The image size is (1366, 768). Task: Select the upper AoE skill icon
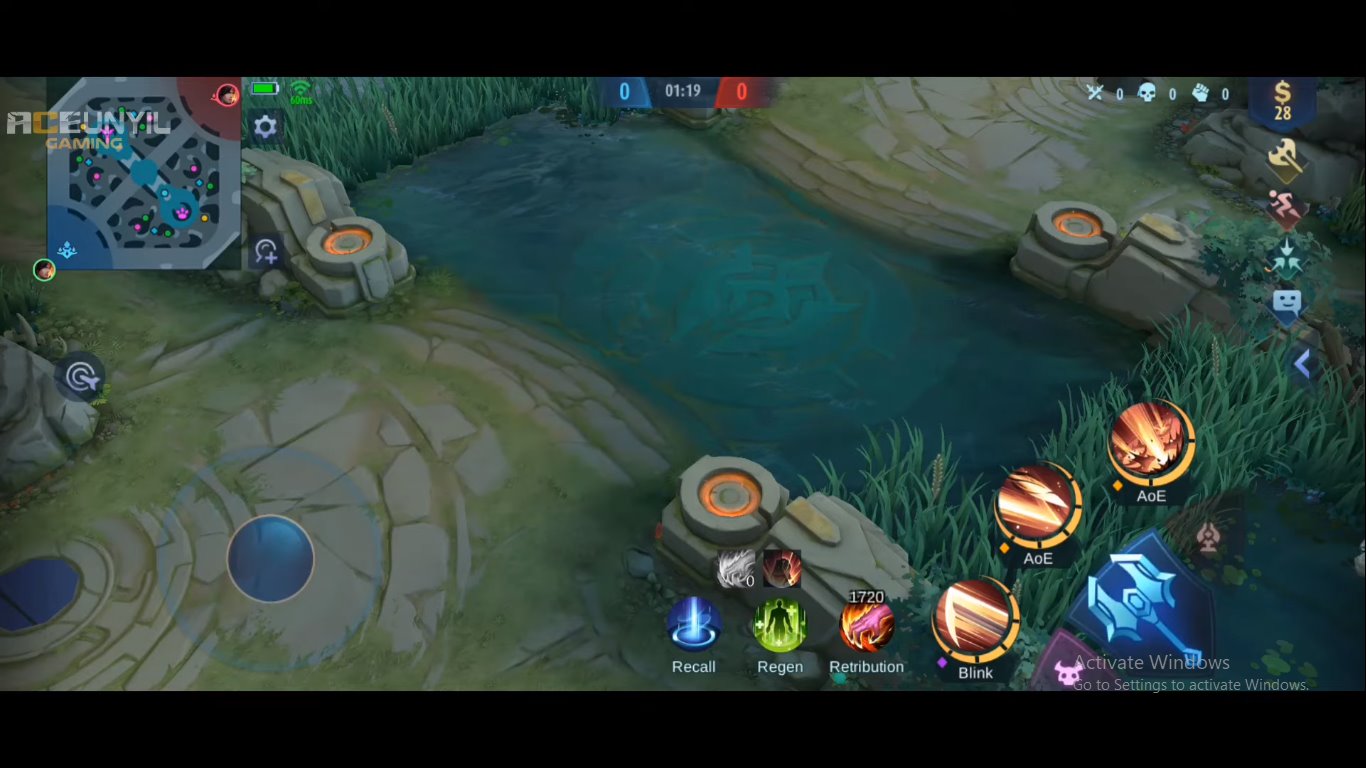pos(1151,440)
